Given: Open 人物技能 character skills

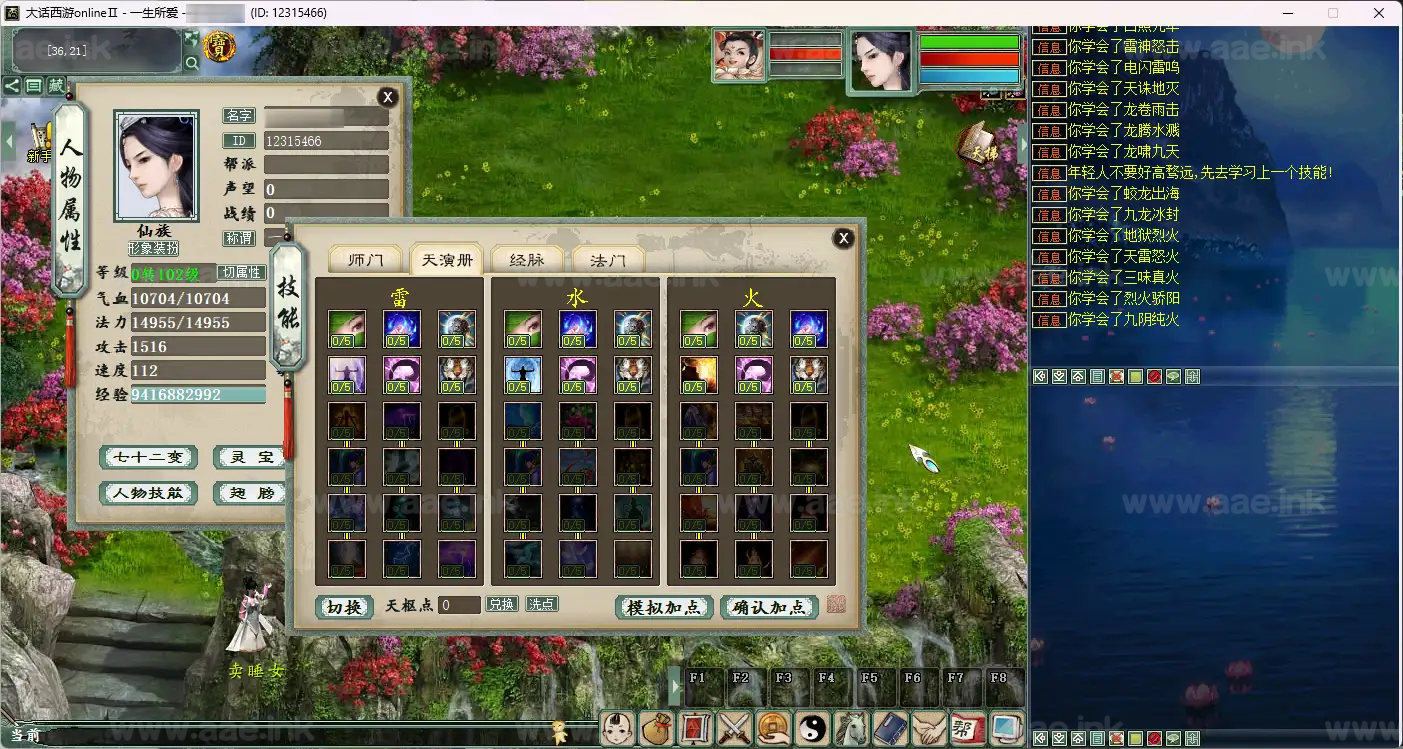Looking at the screenshot, I should (148, 493).
